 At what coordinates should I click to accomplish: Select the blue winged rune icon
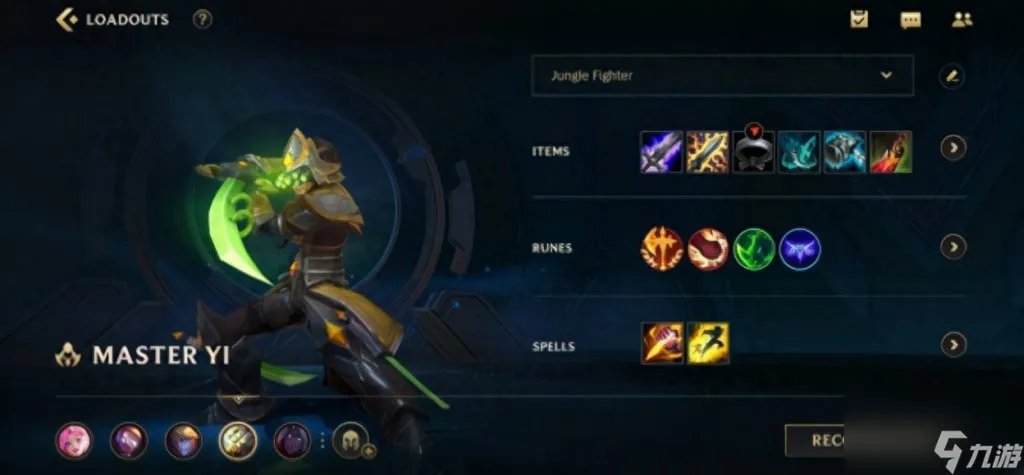[800, 249]
